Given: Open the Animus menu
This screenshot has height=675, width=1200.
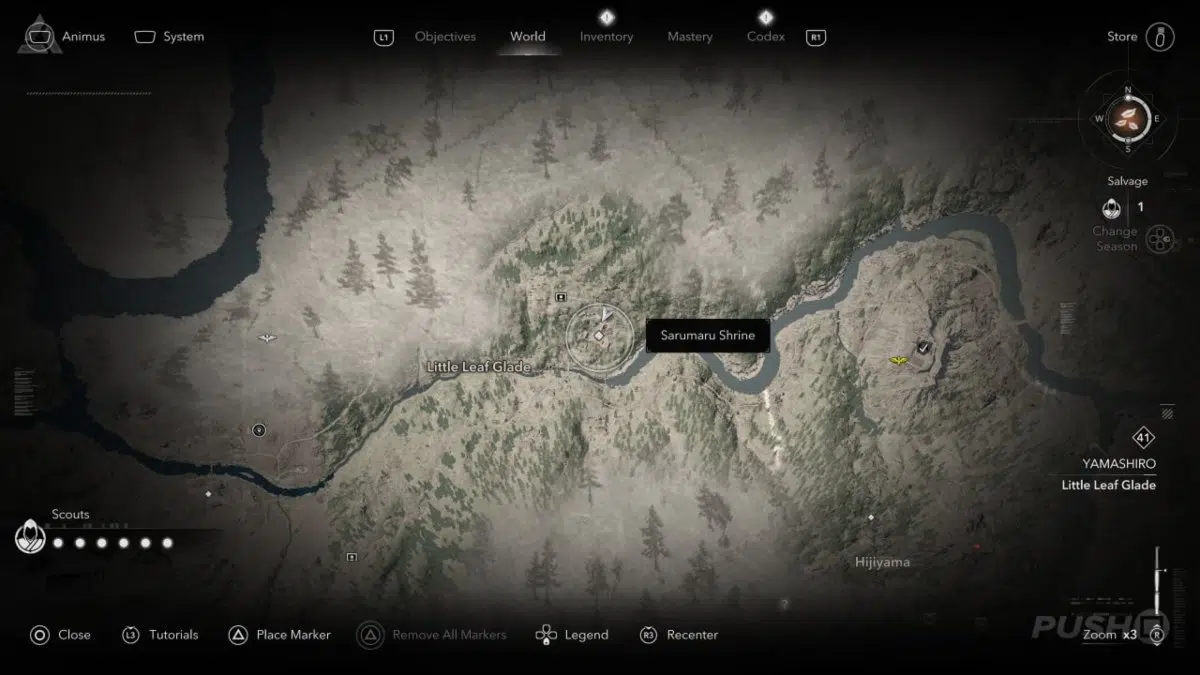Looking at the screenshot, I should [x=65, y=37].
